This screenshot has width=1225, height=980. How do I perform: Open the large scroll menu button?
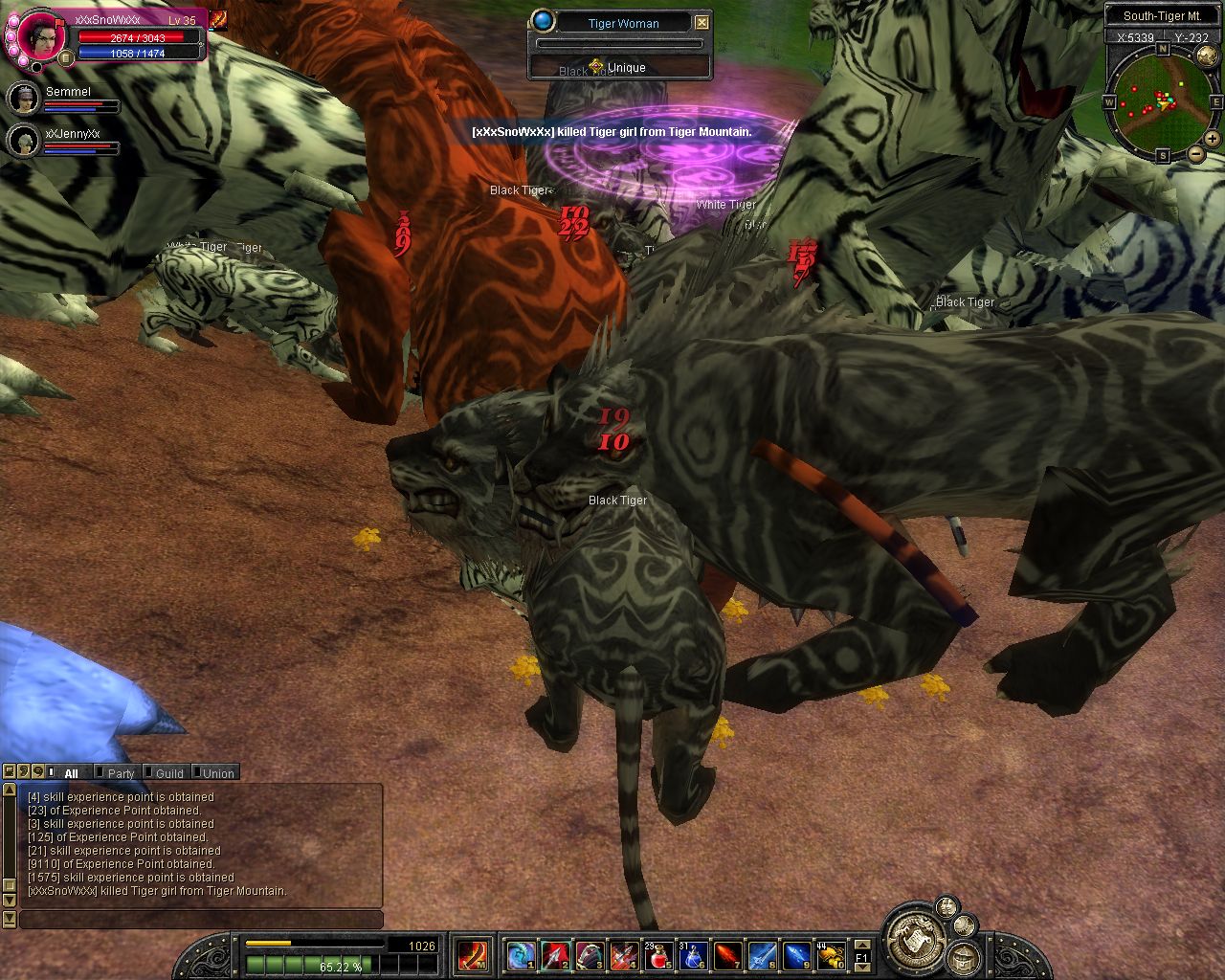click(x=910, y=933)
